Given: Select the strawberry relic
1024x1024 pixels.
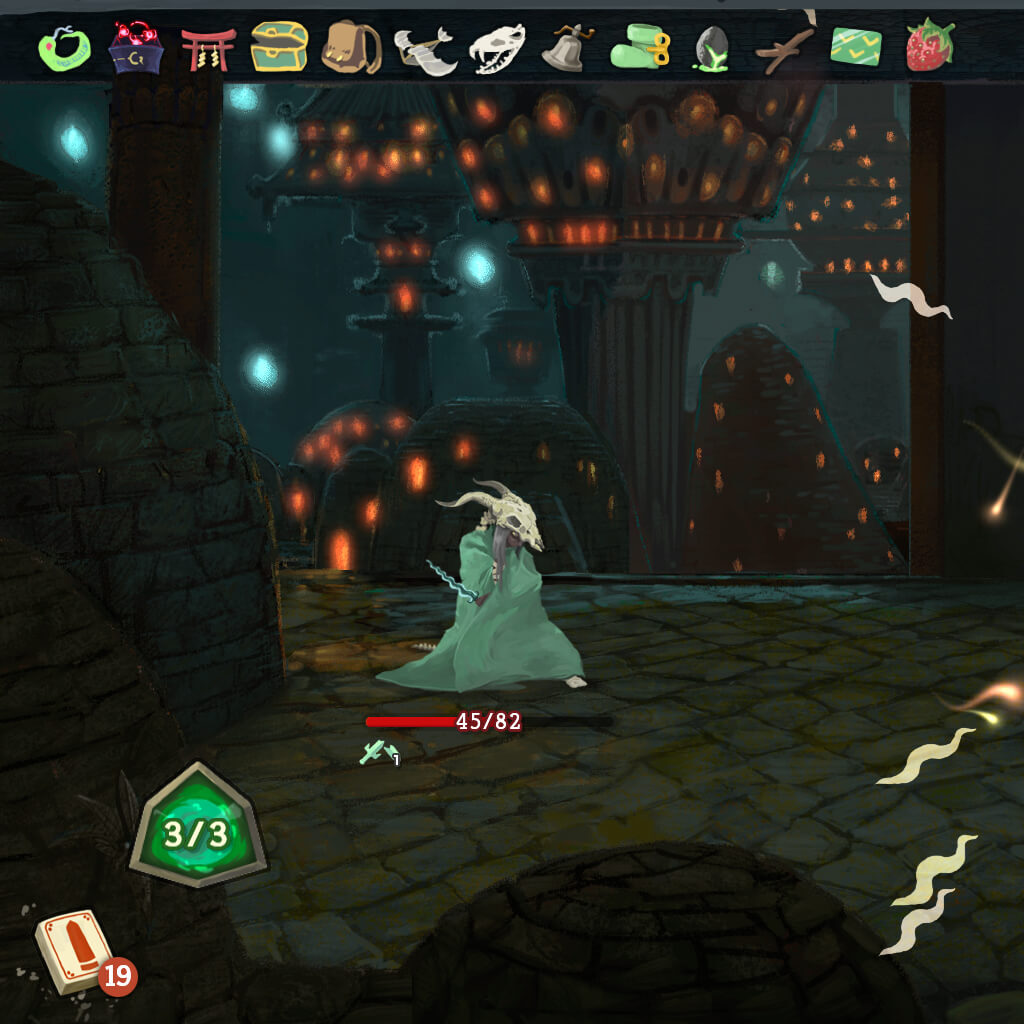Looking at the screenshot, I should coord(929,46).
